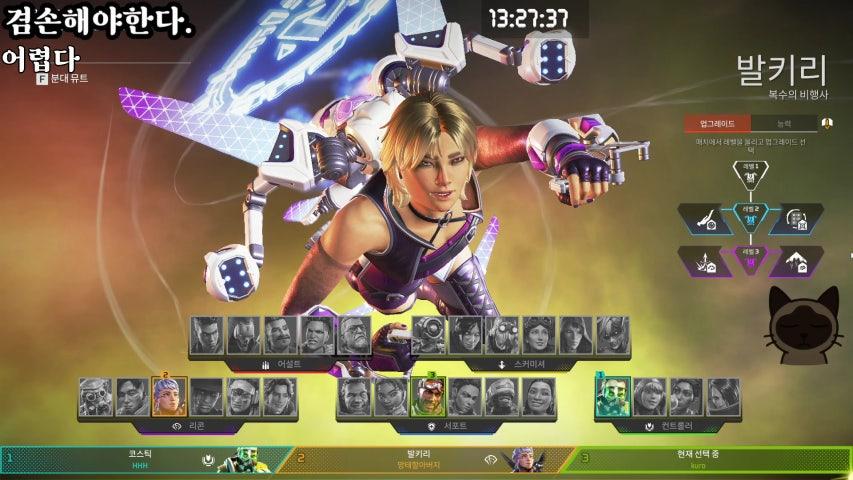Pick the white-bearded Ballistic portrait in 어설트
This screenshot has width=853, height=480.
click(x=354, y=336)
